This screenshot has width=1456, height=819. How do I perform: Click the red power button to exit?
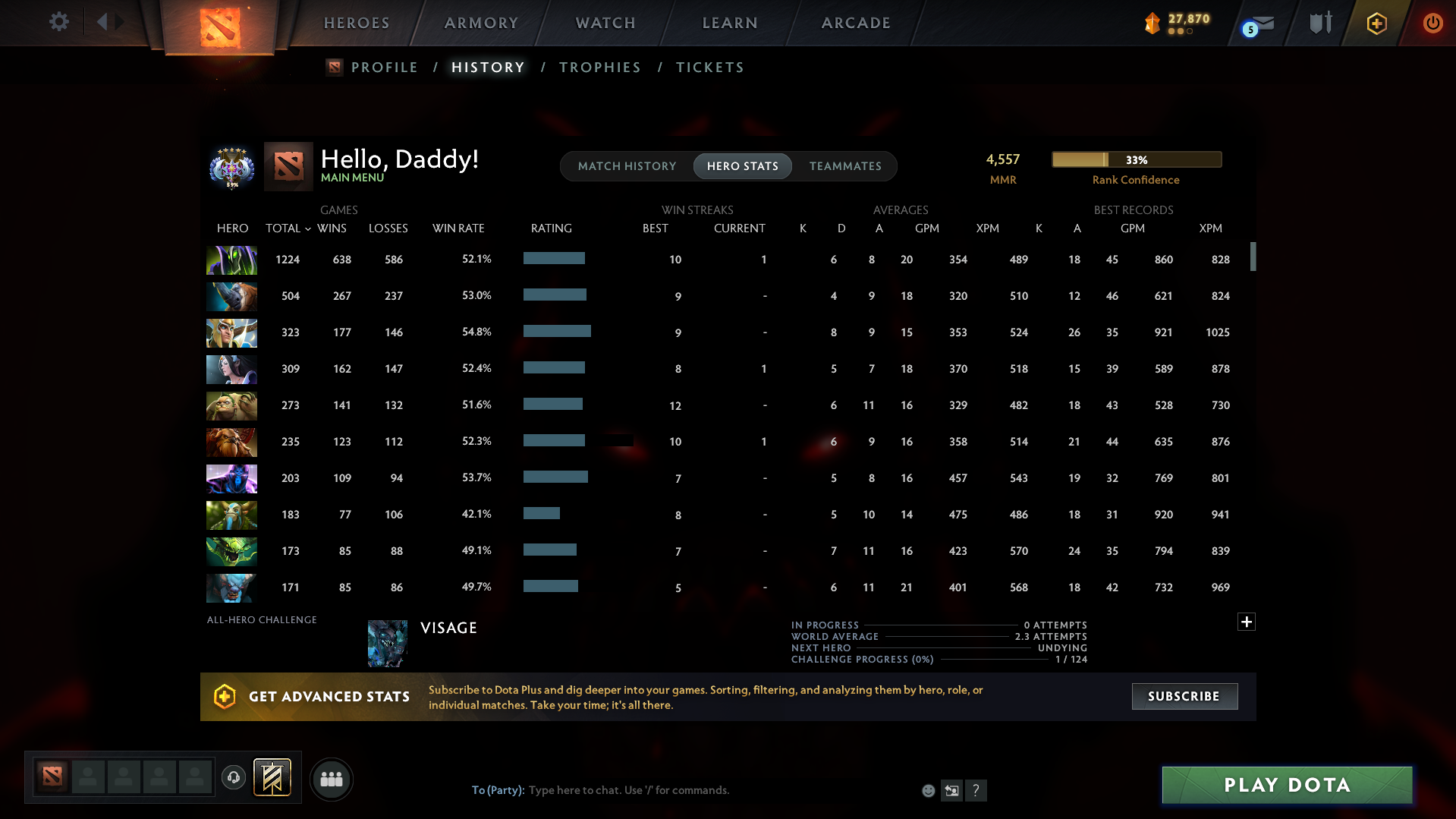click(x=1432, y=23)
